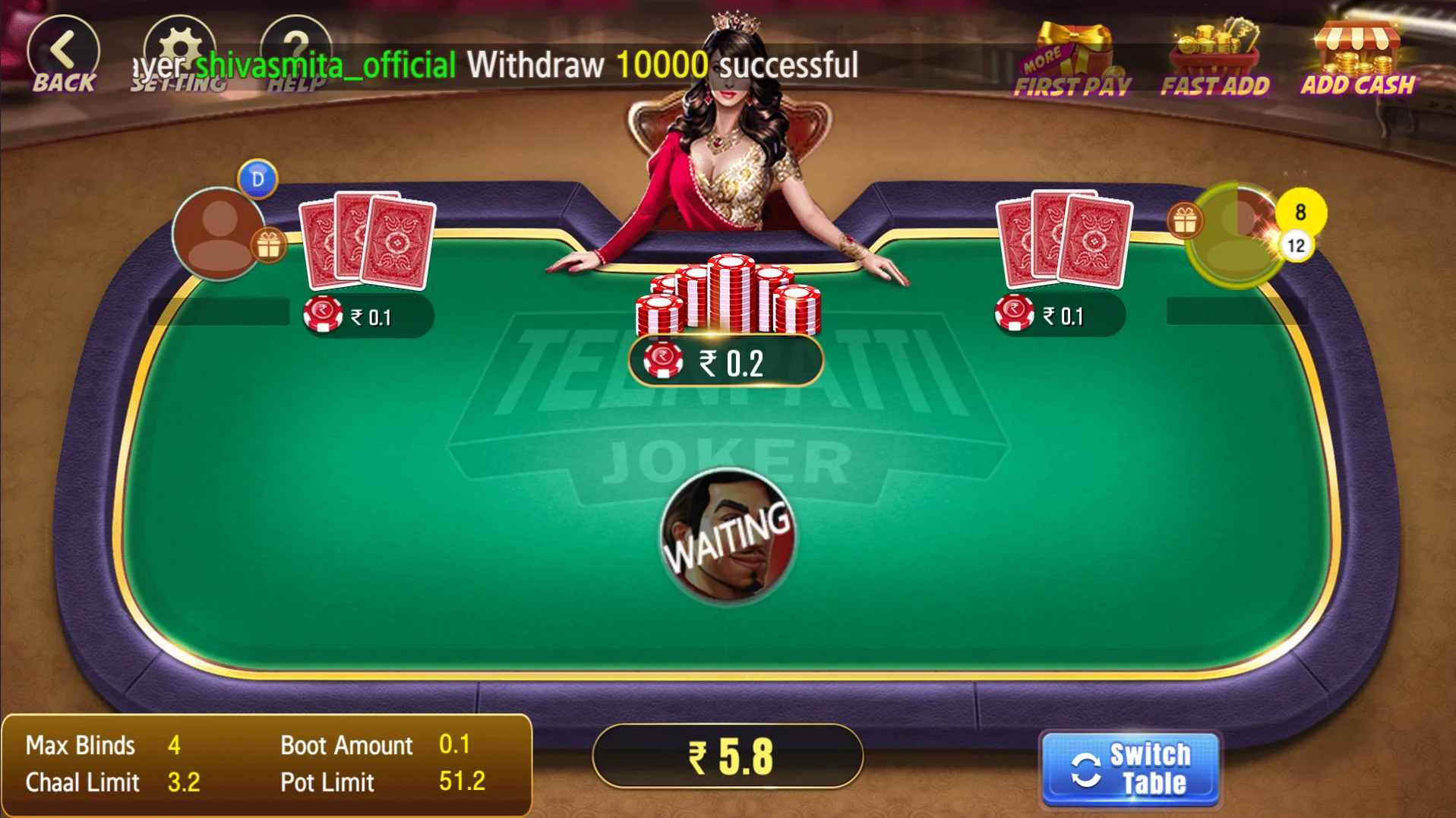Click the gift icon beside the right player
This screenshot has width=1456, height=818.
(x=1184, y=221)
